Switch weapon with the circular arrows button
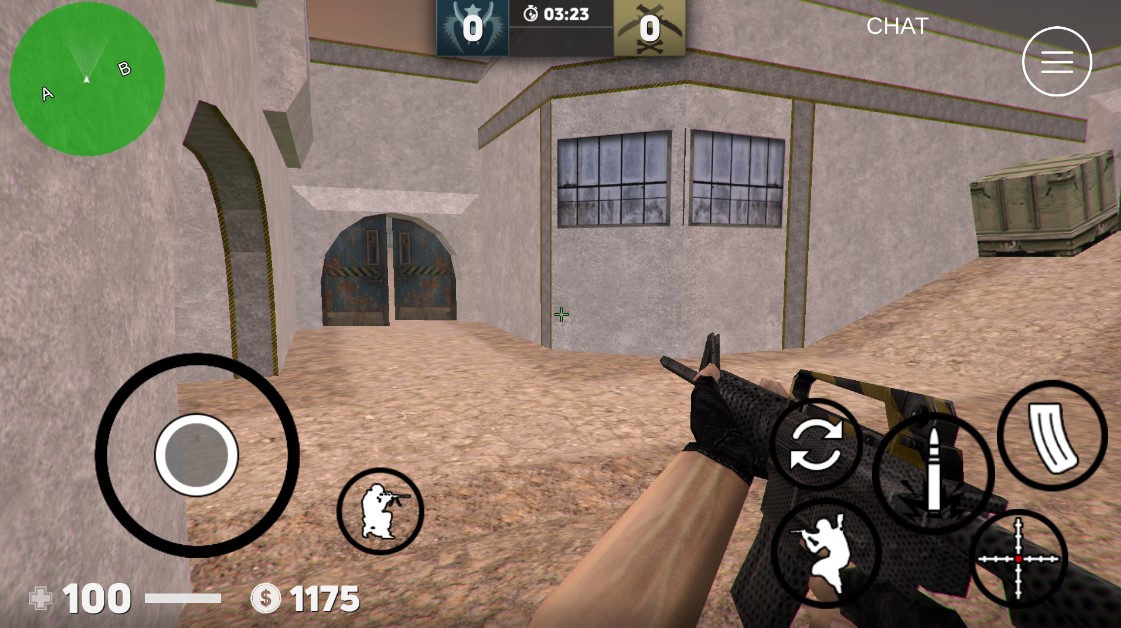This screenshot has height=628, width=1121. point(817,445)
